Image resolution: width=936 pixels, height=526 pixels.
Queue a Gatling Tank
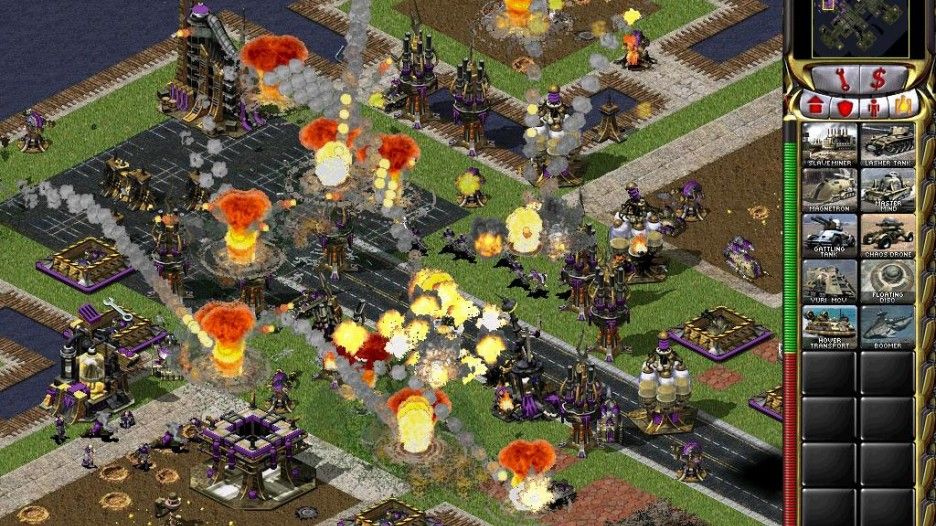click(829, 234)
